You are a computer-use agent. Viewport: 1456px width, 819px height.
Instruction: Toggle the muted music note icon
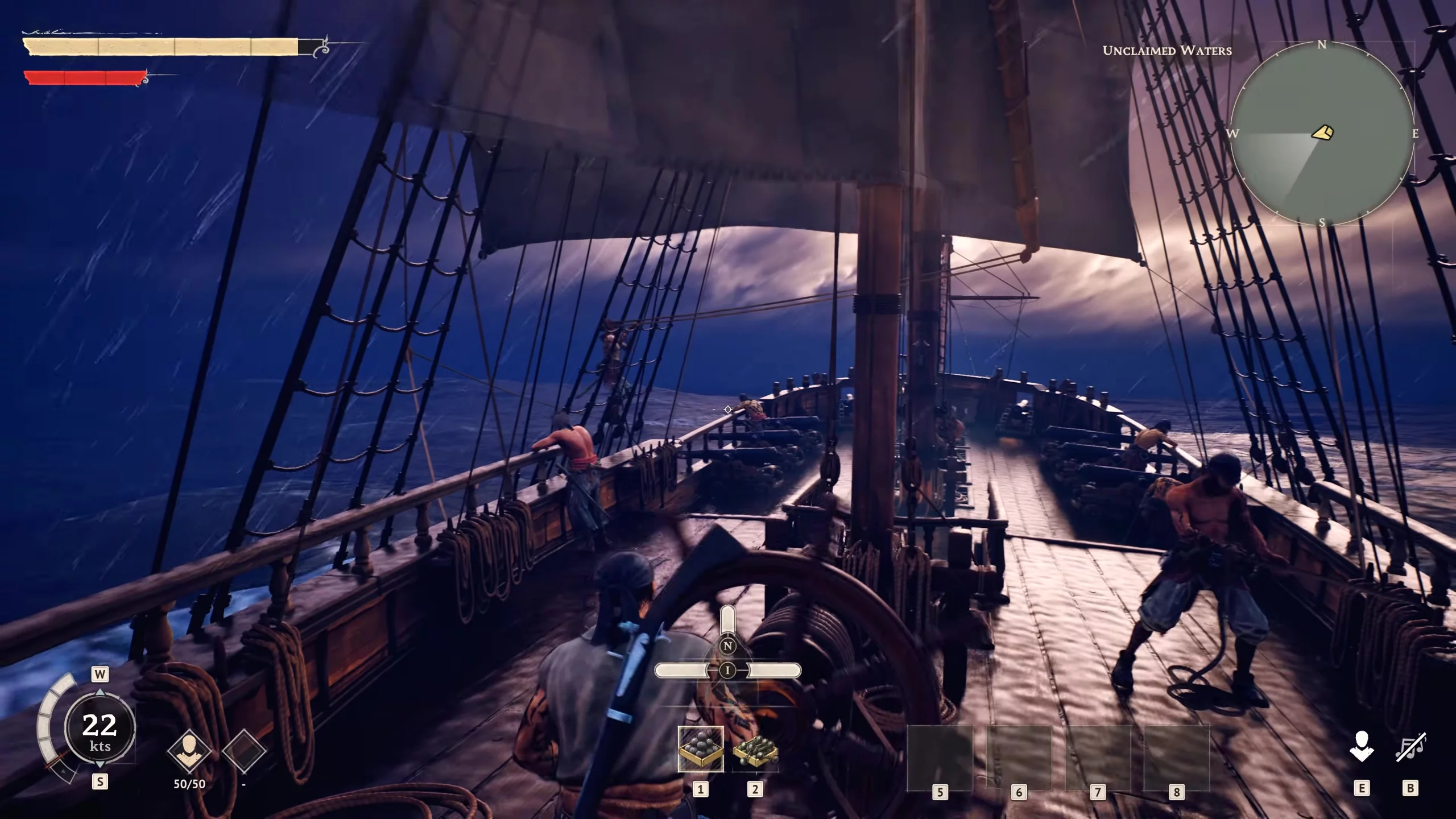1410,747
